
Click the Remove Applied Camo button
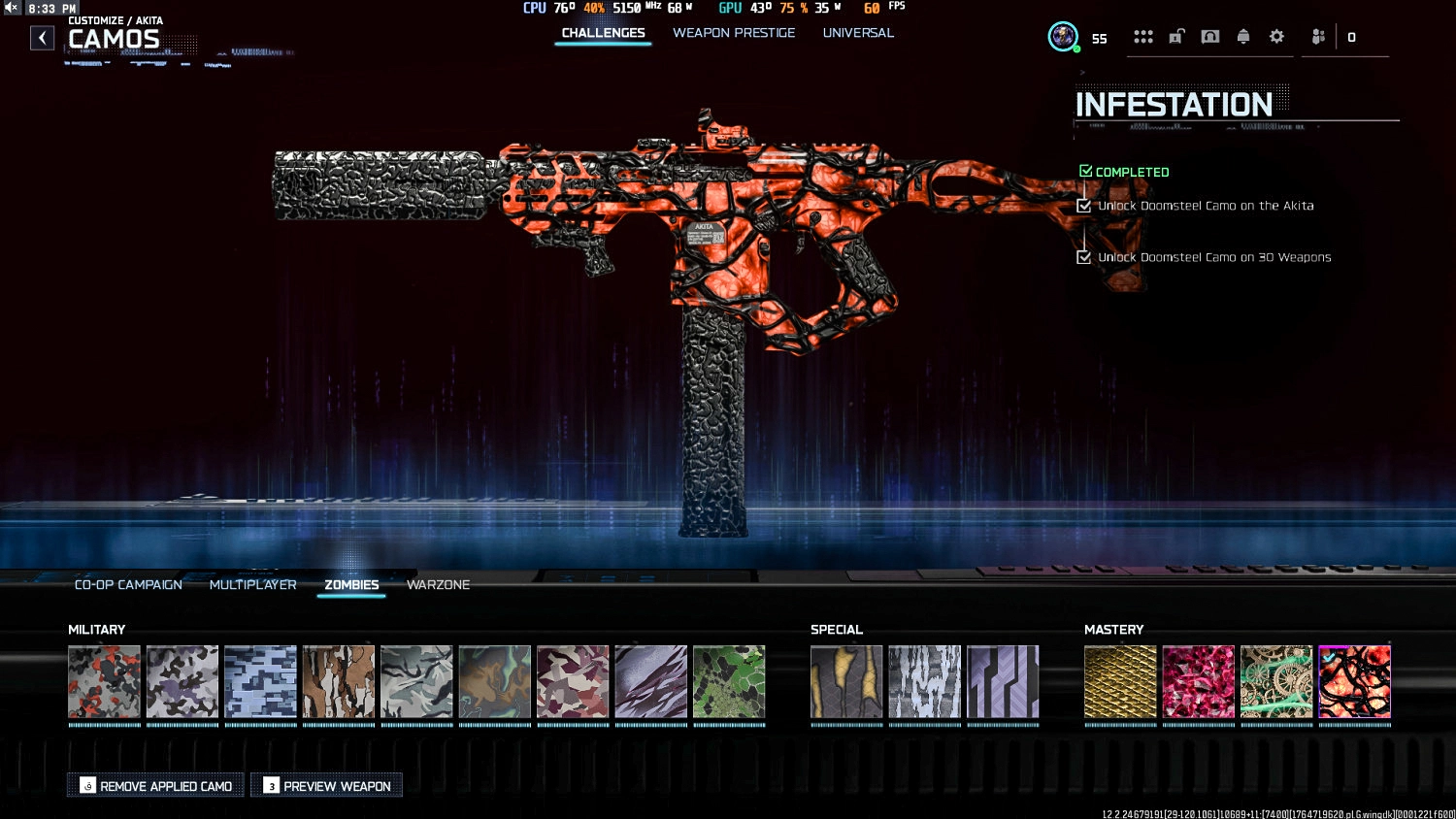coord(155,785)
